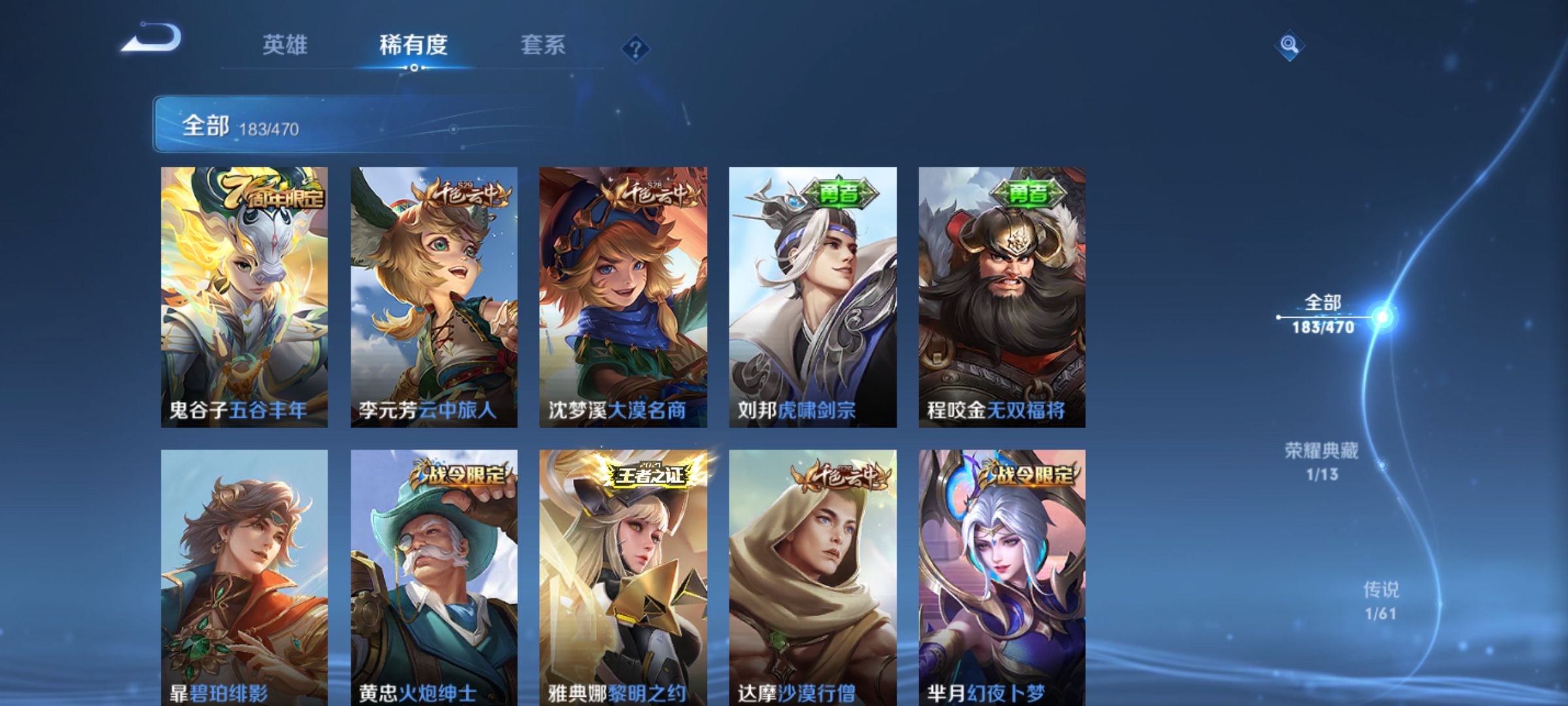Select the 稀有度 tab
The height and width of the screenshot is (706, 1568).
pos(413,45)
